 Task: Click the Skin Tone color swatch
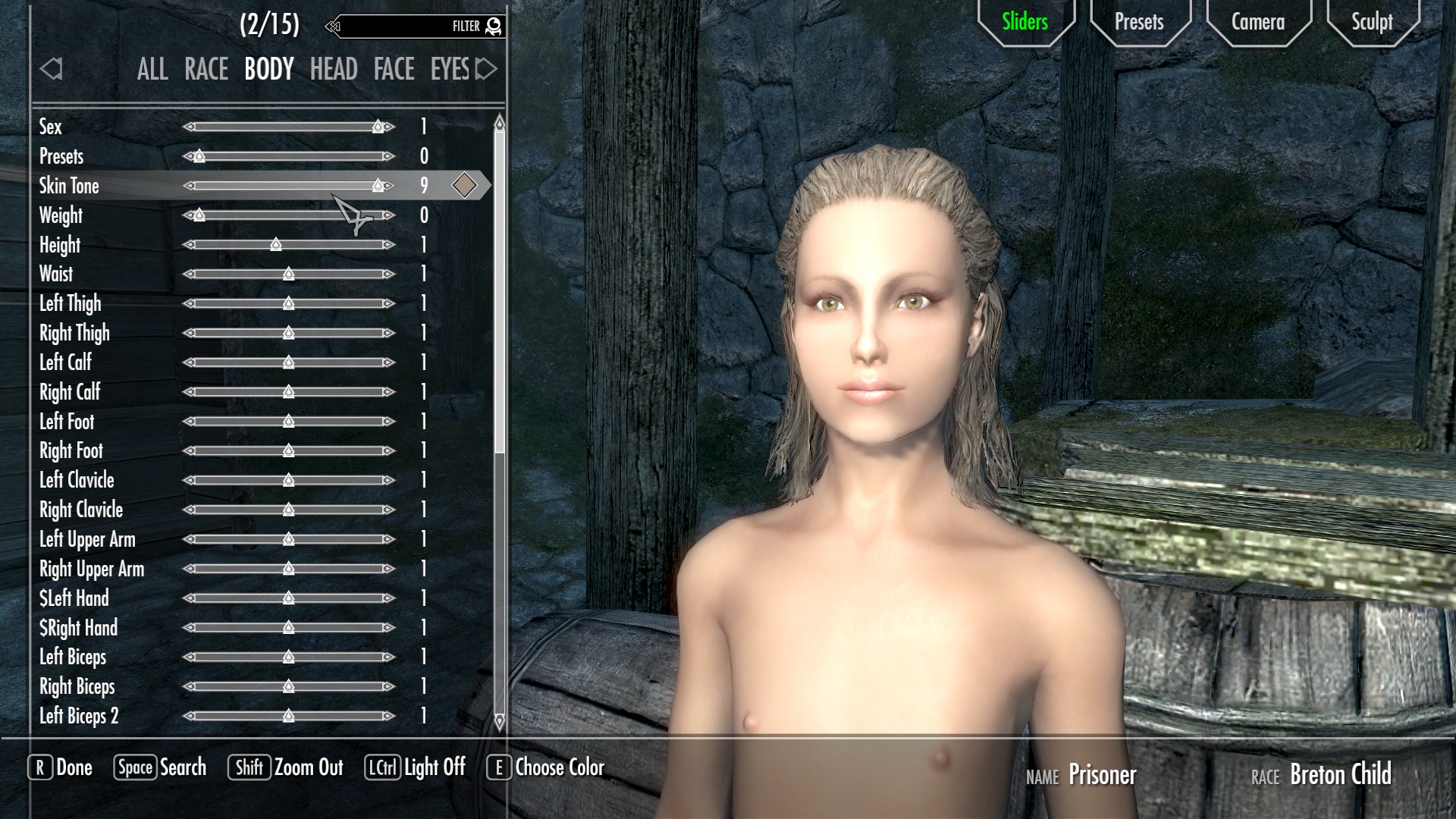pyautogui.click(x=464, y=186)
